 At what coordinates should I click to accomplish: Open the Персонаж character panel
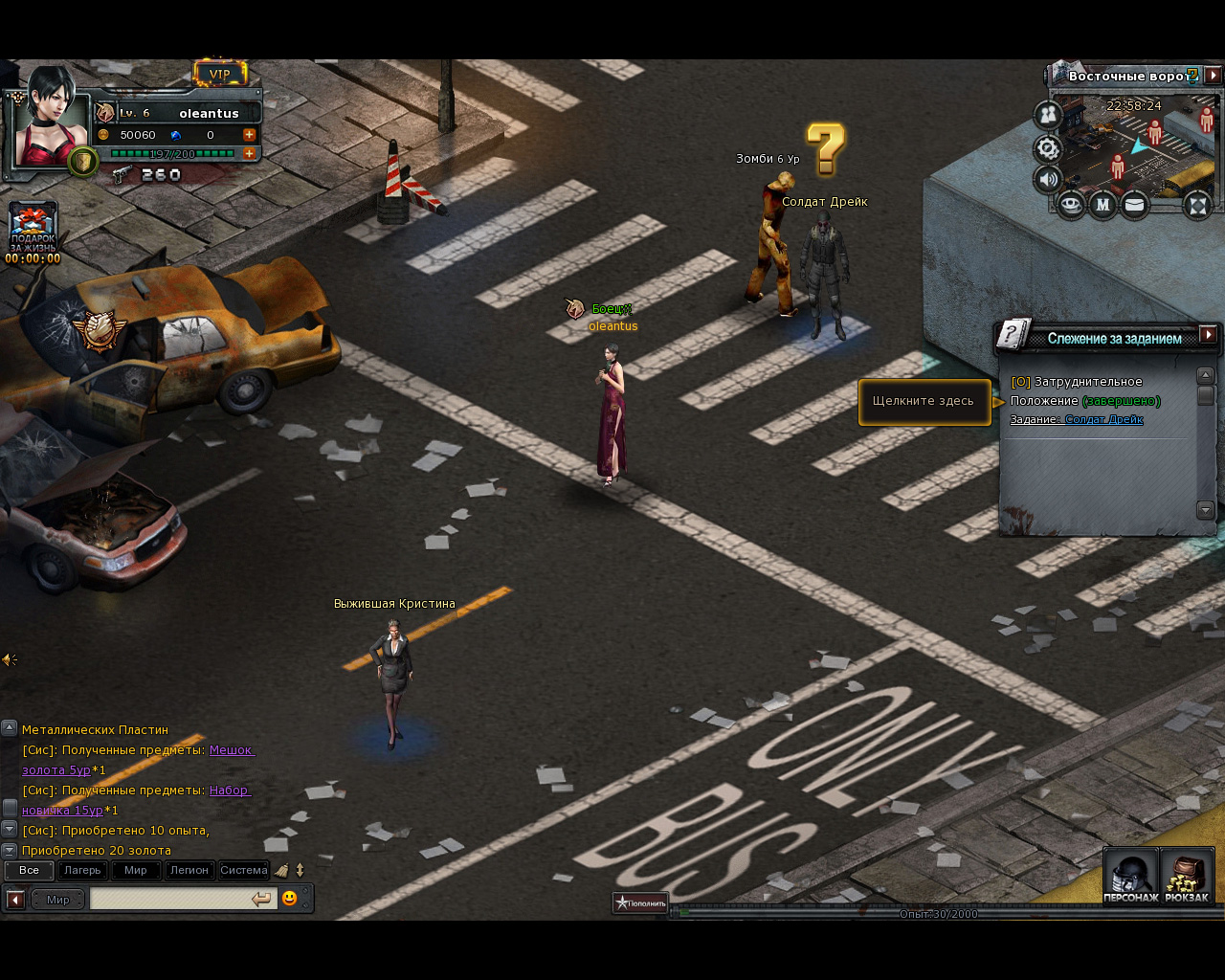tap(1130, 876)
